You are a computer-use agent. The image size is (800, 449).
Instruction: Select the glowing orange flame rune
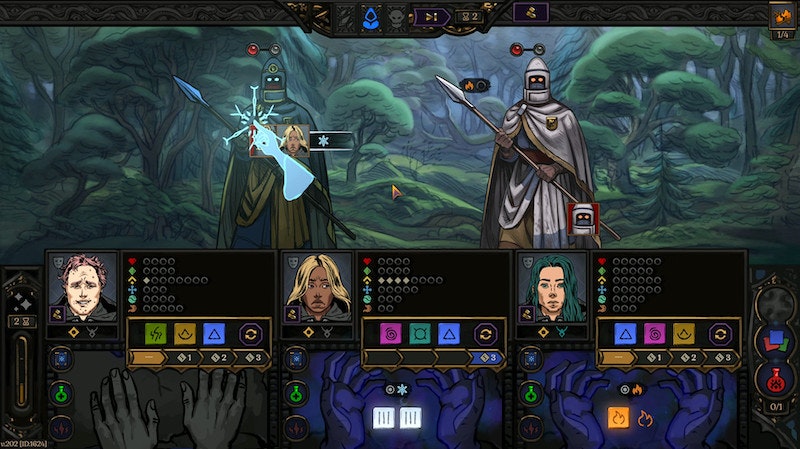point(617,417)
